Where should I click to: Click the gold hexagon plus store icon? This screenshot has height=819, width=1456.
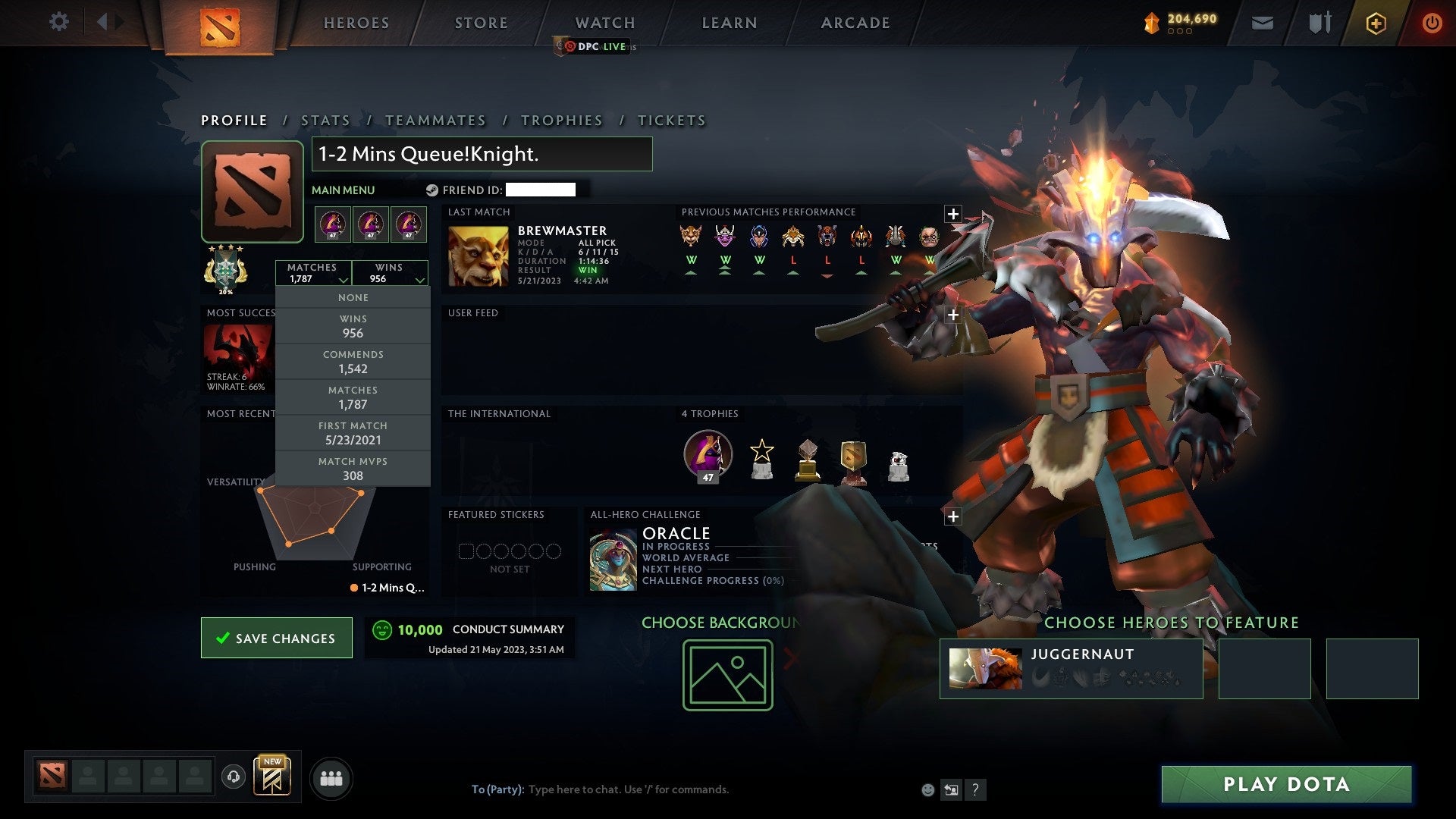pyautogui.click(x=1376, y=22)
